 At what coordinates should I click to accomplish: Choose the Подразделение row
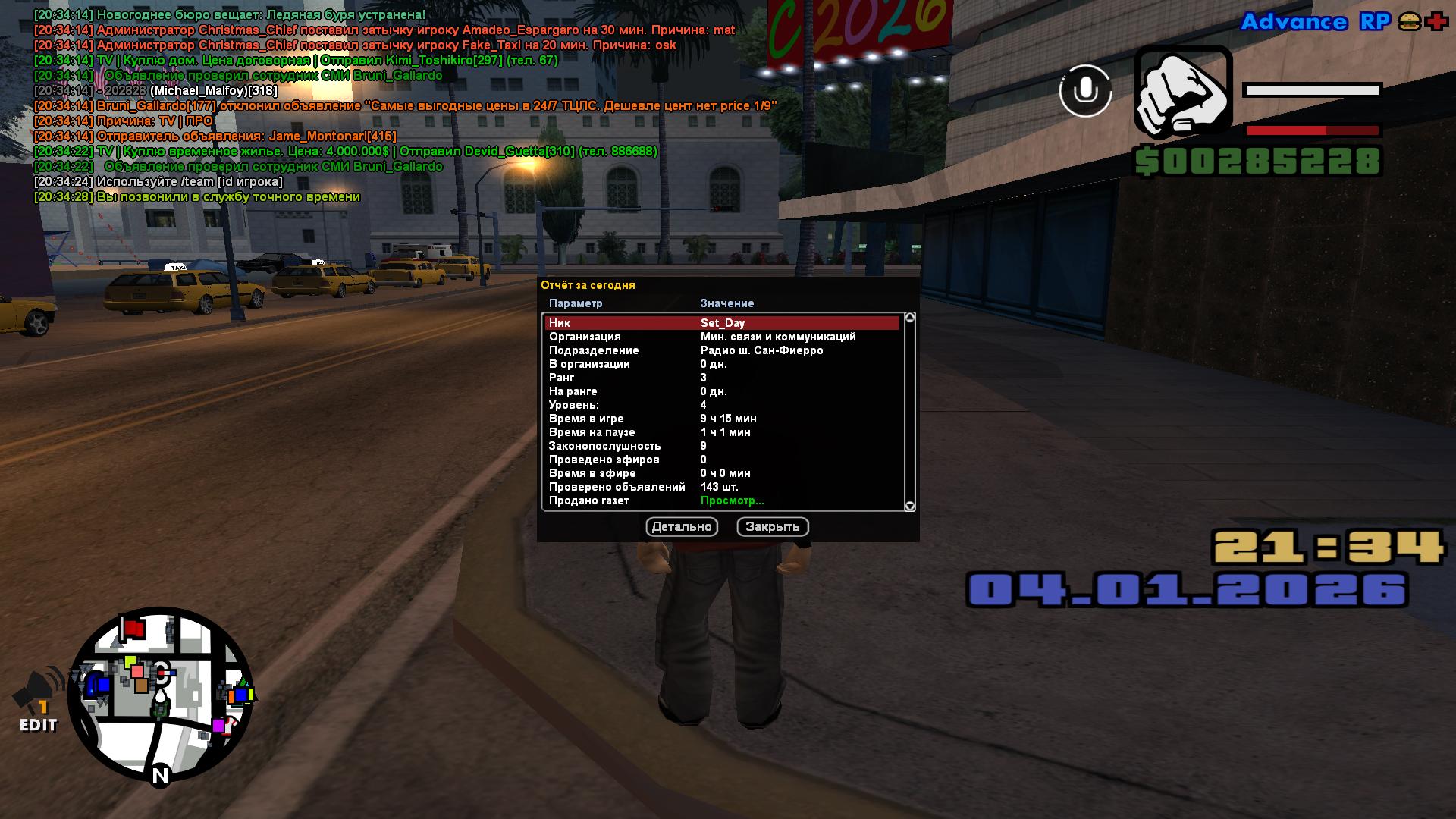[x=722, y=350]
